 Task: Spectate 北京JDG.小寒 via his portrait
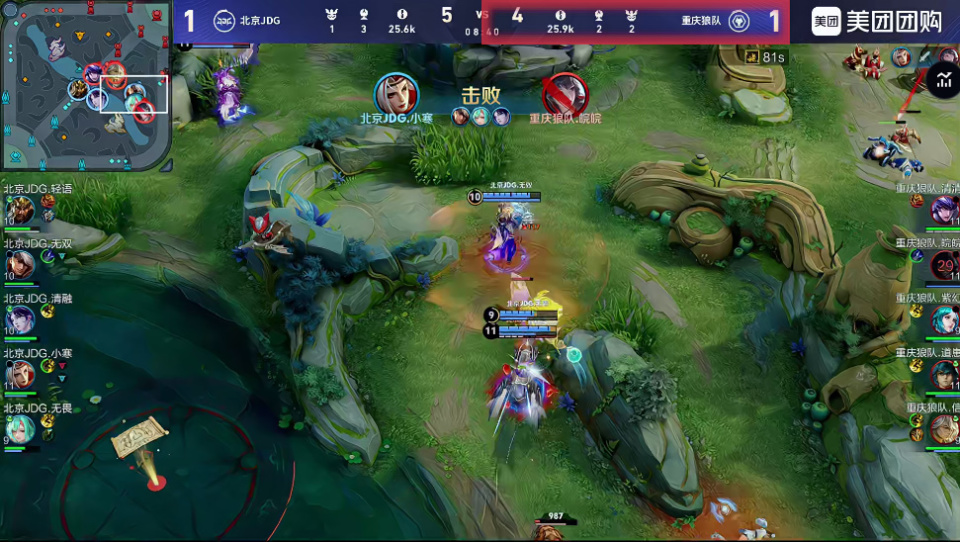coord(20,374)
